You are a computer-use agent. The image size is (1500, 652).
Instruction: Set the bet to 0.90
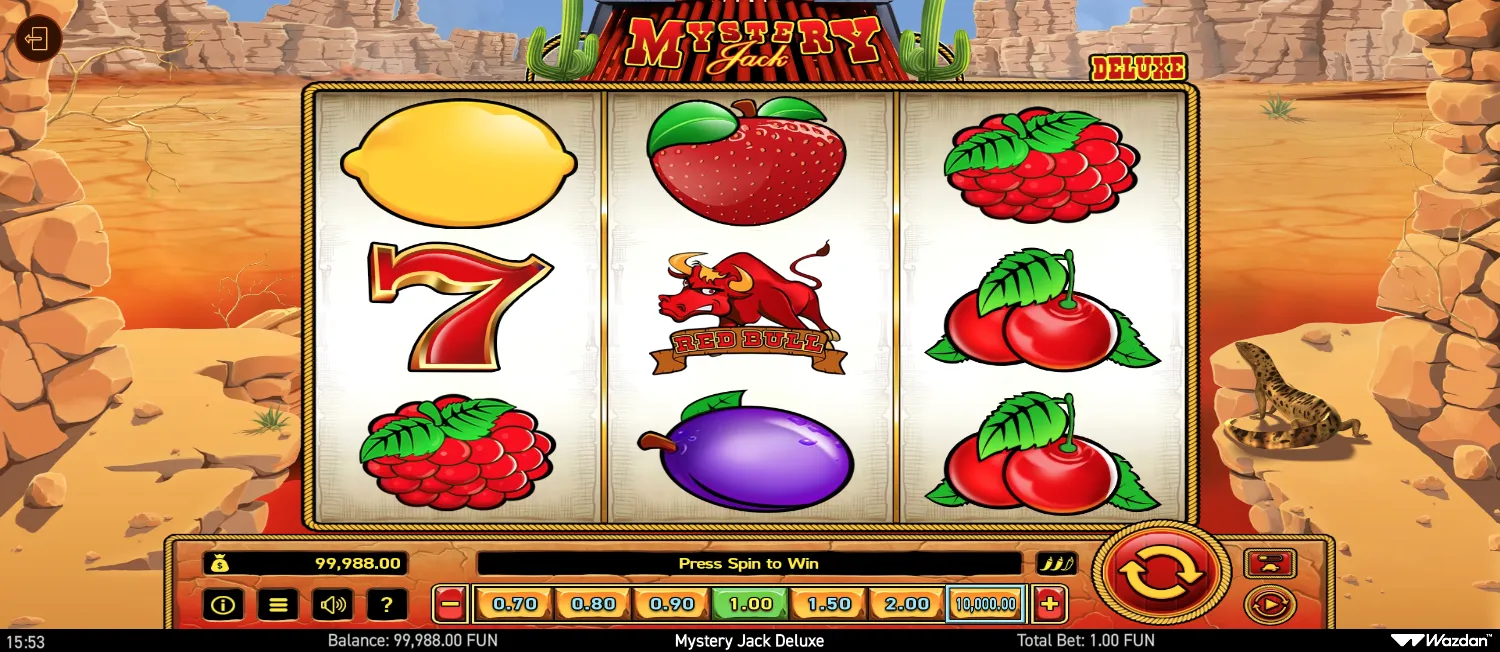(x=671, y=604)
